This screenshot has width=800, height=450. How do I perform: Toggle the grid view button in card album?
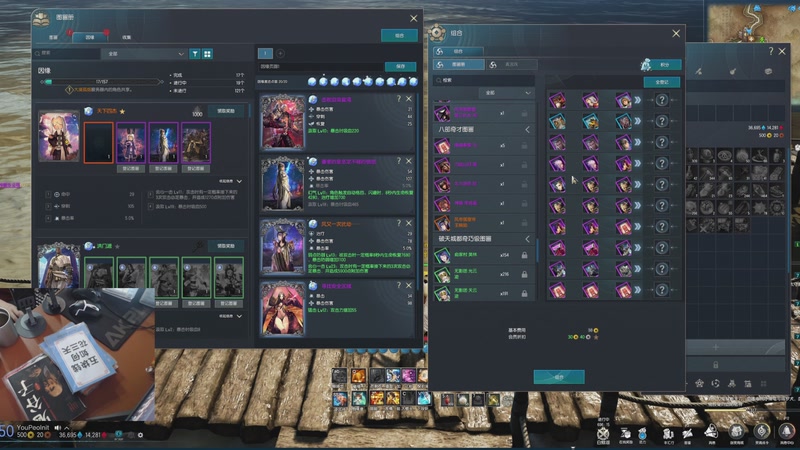point(207,53)
